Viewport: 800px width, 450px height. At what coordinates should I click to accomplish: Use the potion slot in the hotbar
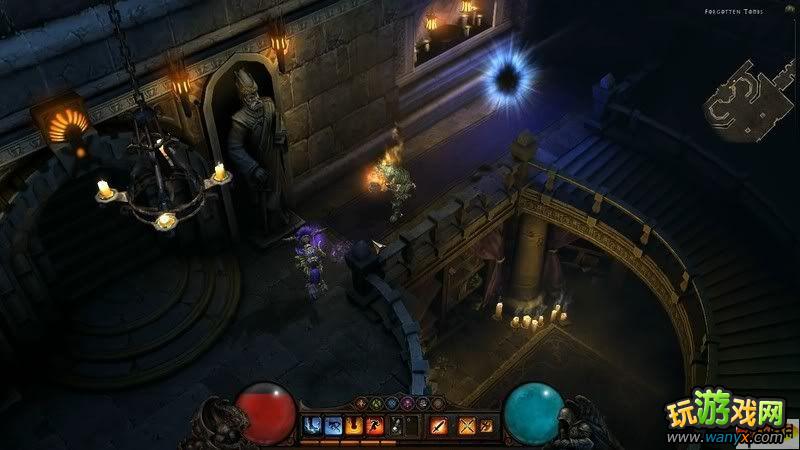point(398,426)
